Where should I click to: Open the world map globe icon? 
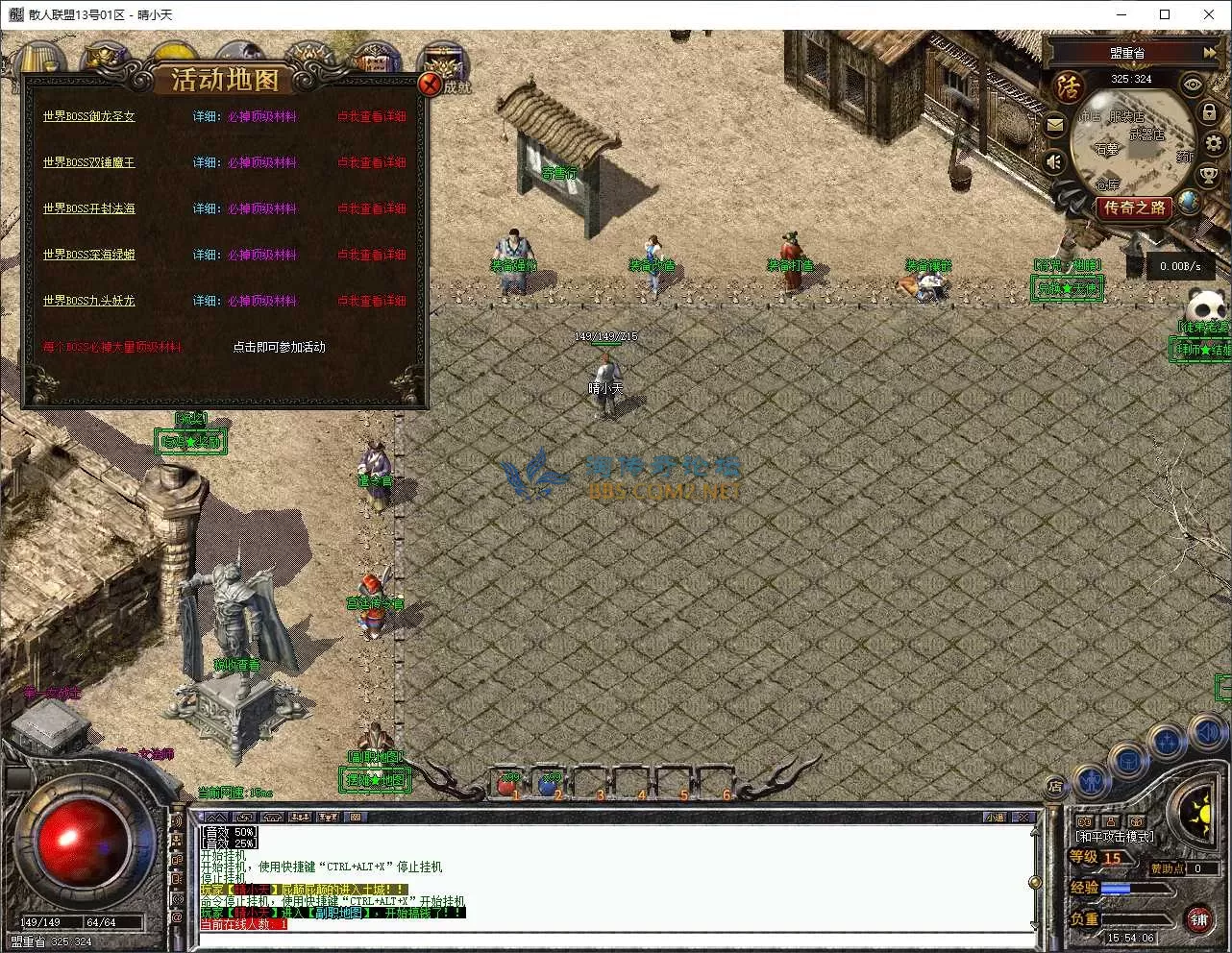[1189, 202]
